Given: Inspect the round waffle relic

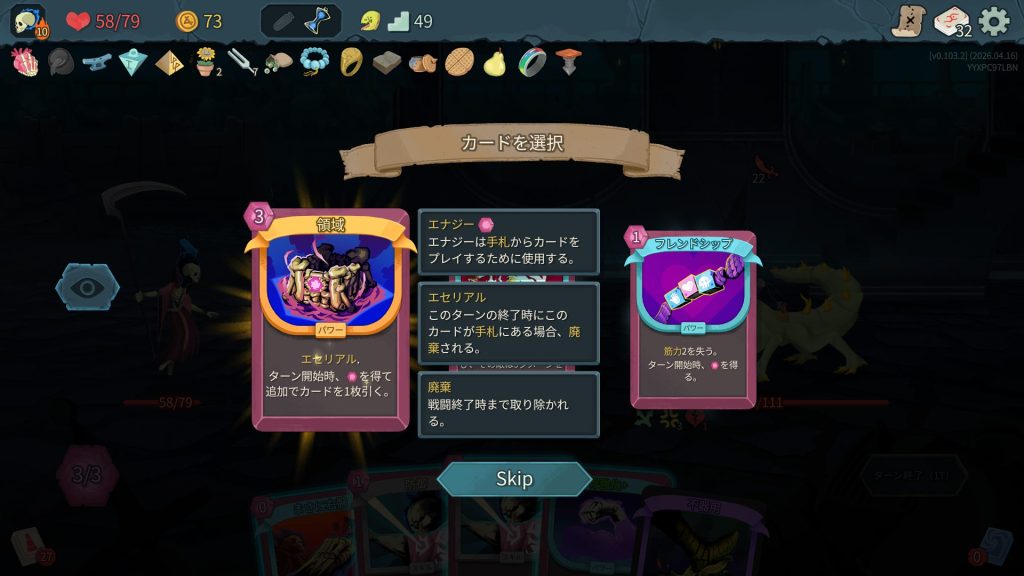Looking at the screenshot, I should [x=459, y=62].
